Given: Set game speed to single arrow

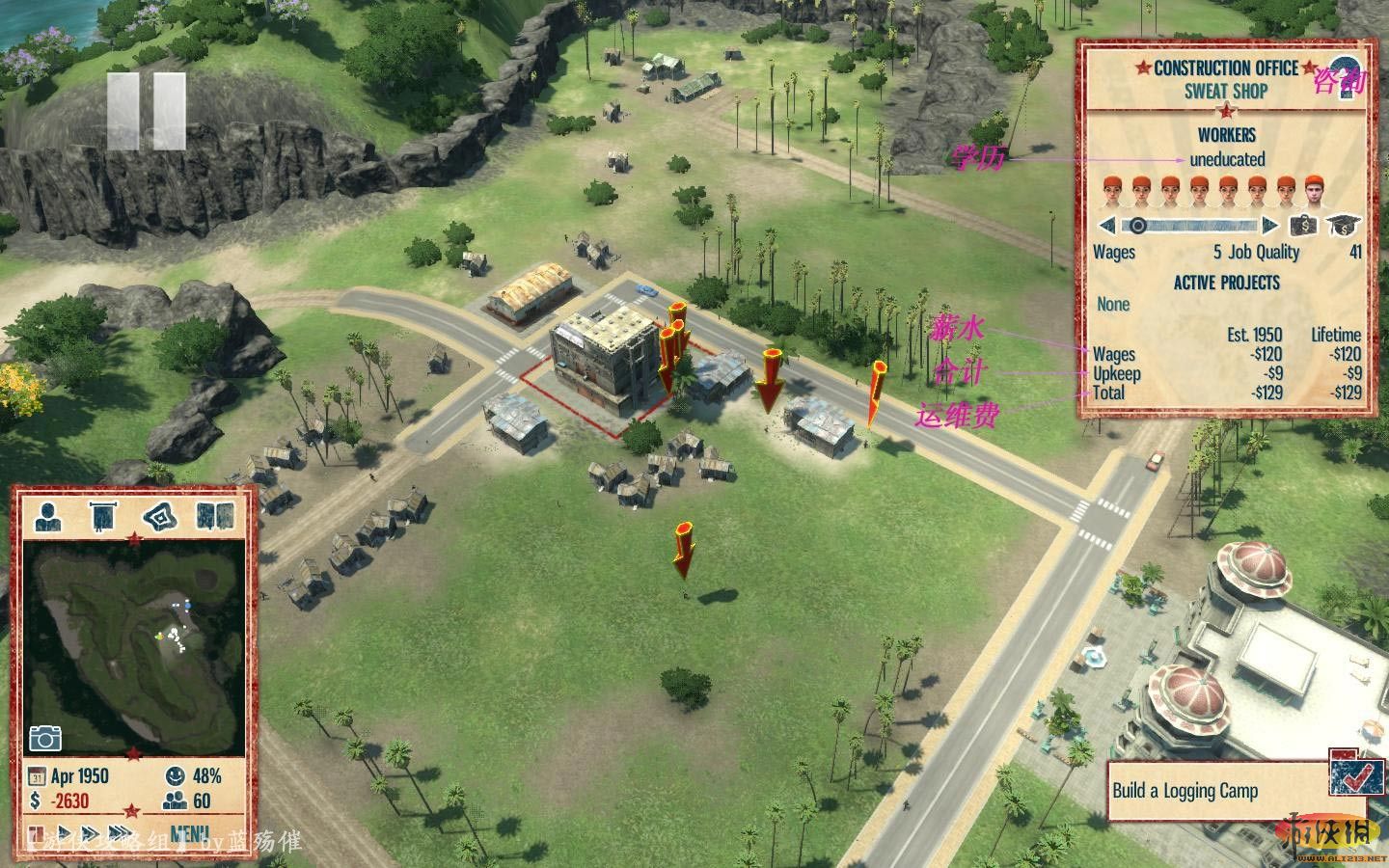Looking at the screenshot, I should click(x=66, y=832).
